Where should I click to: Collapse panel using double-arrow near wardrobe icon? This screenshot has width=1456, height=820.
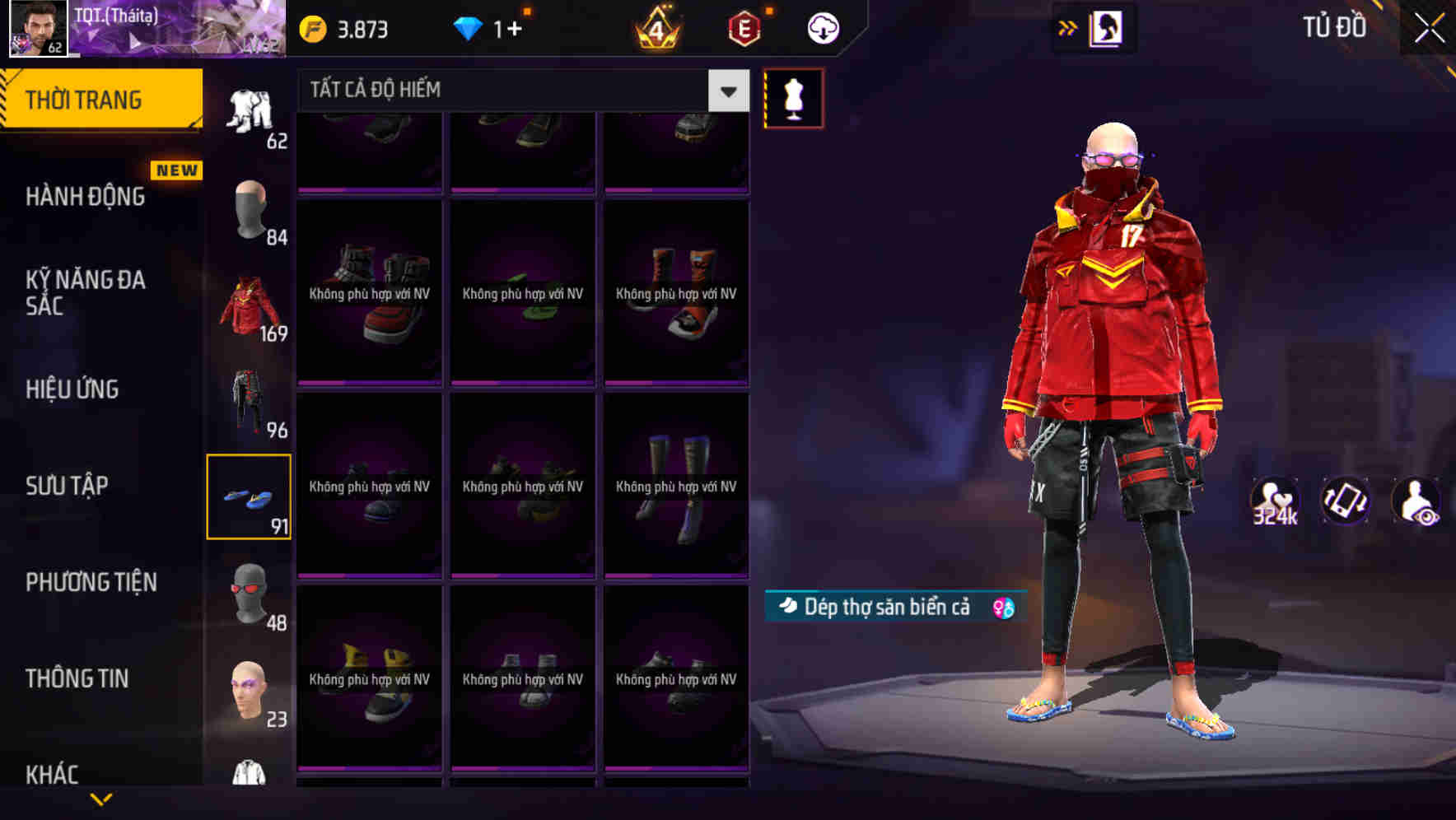(x=1068, y=26)
